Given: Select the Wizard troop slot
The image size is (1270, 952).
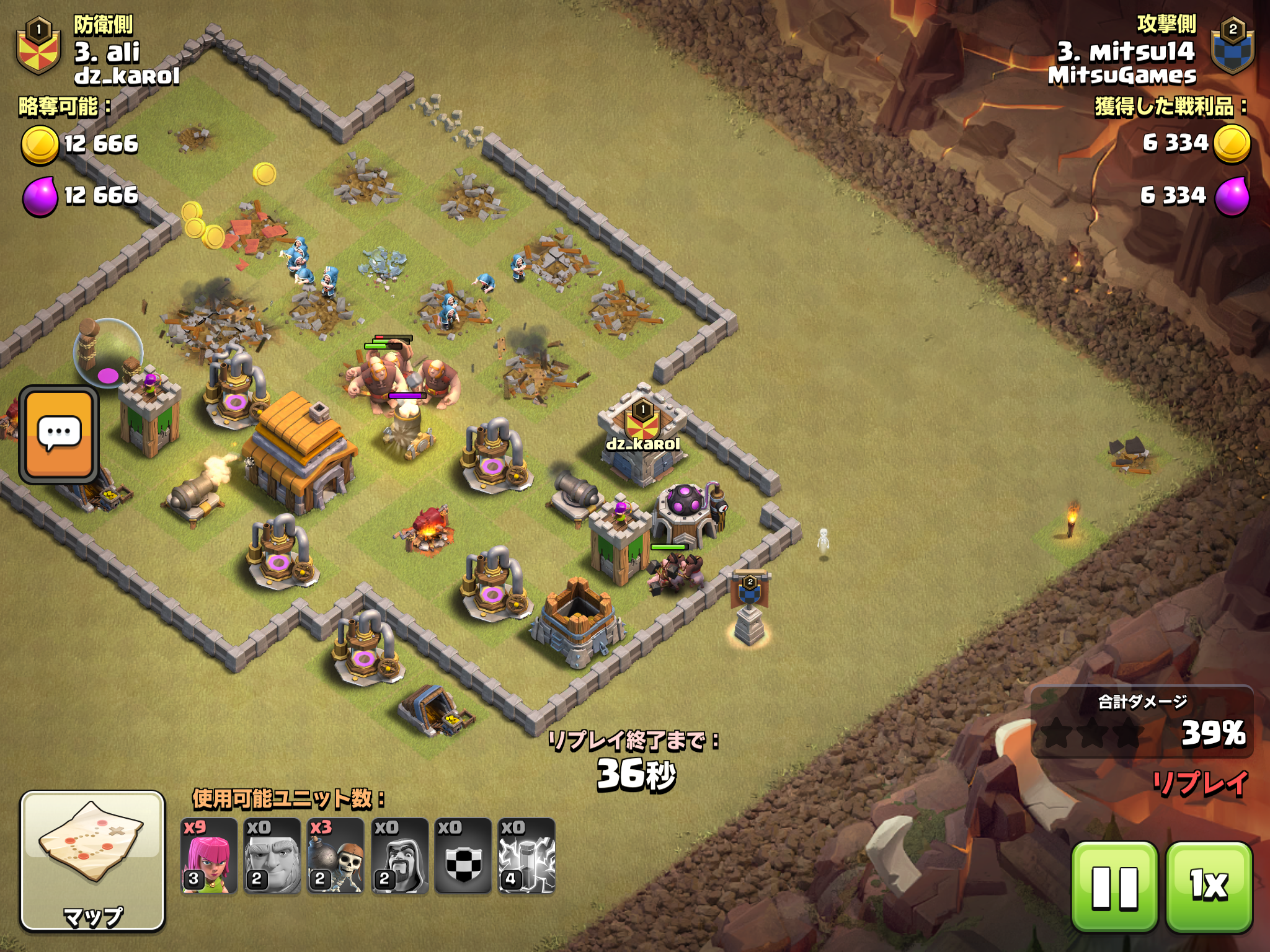Looking at the screenshot, I should coord(400,856).
